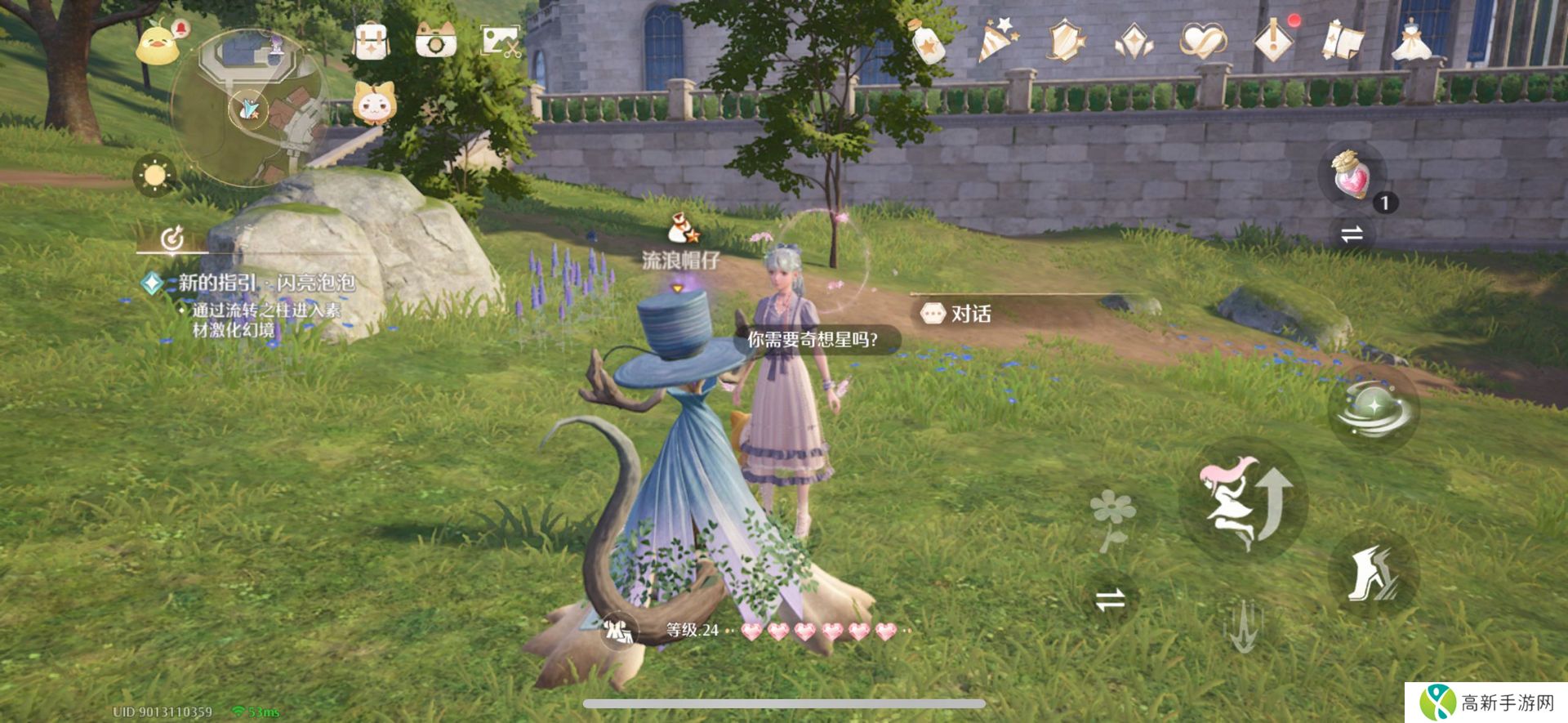Viewport: 1568px width, 723px height.
Task: Tap the yellow cat face icon
Action: [x=374, y=104]
